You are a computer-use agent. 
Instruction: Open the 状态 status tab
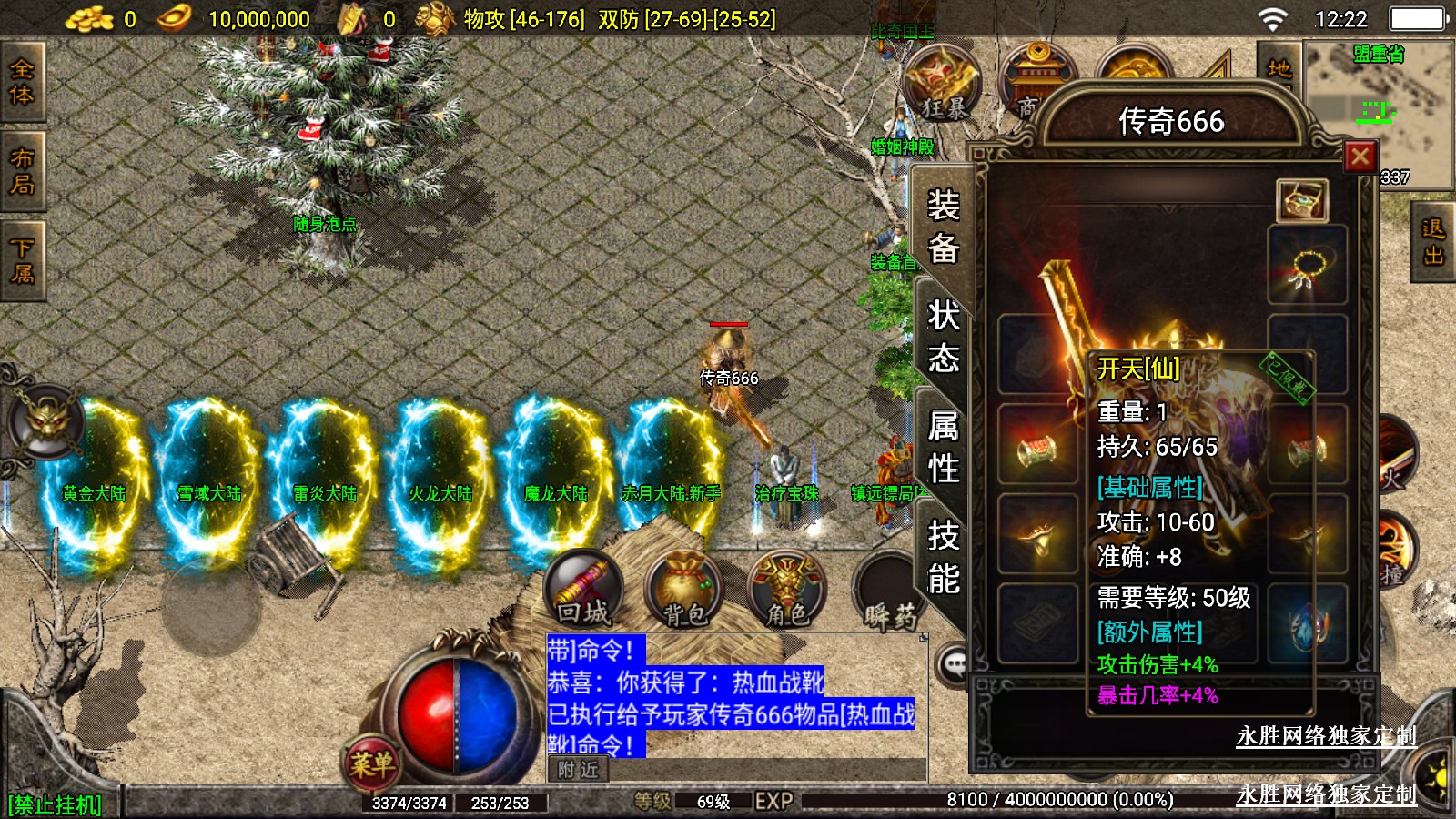(x=944, y=337)
